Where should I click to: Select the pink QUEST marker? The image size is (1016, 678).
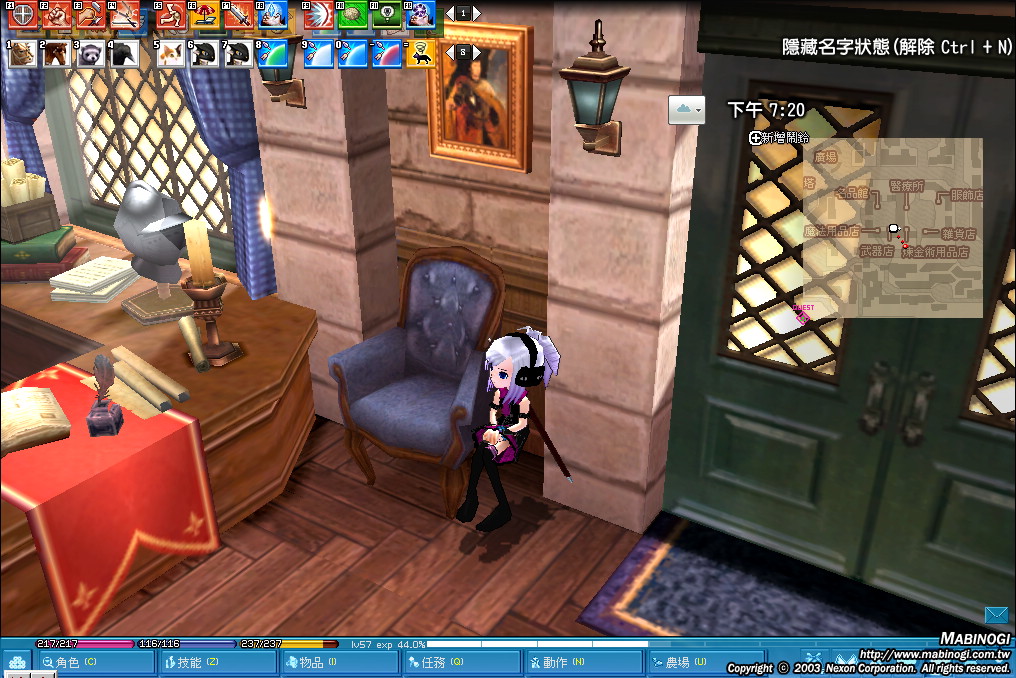803,315
